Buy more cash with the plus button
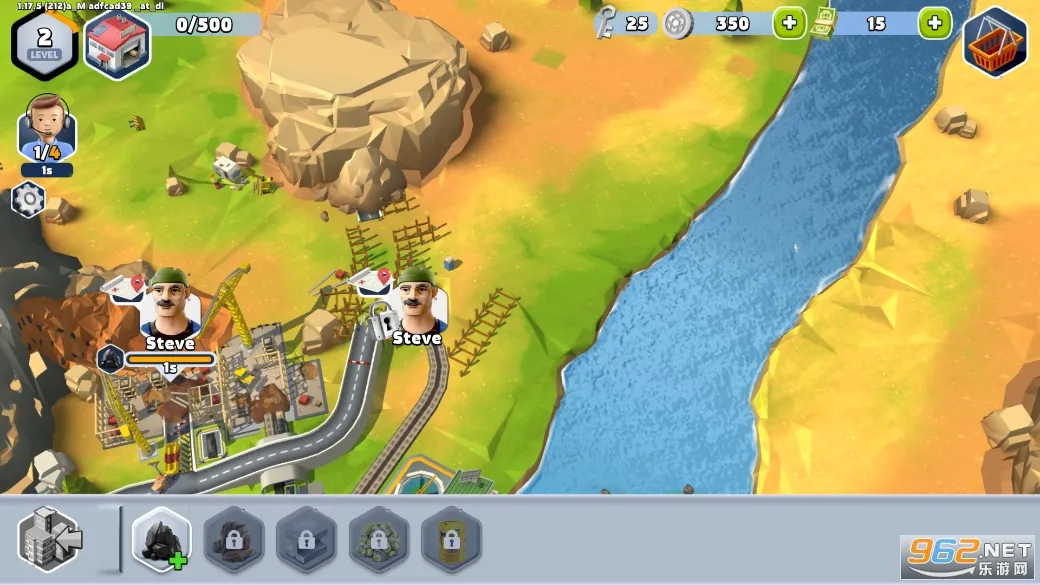Screen dimensions: 1040x585 (x=934, y=23)
